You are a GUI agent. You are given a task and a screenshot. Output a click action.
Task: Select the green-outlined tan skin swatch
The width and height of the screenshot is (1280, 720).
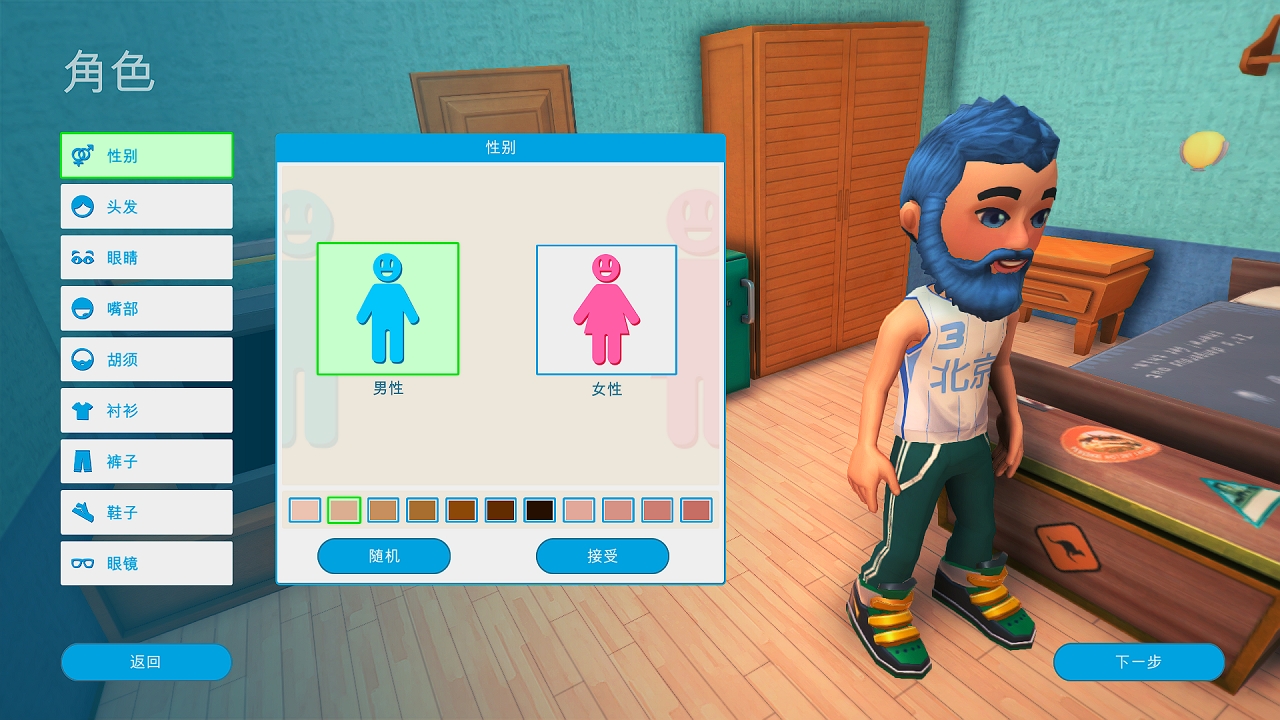pyautogui.click(x=344, y=511)
